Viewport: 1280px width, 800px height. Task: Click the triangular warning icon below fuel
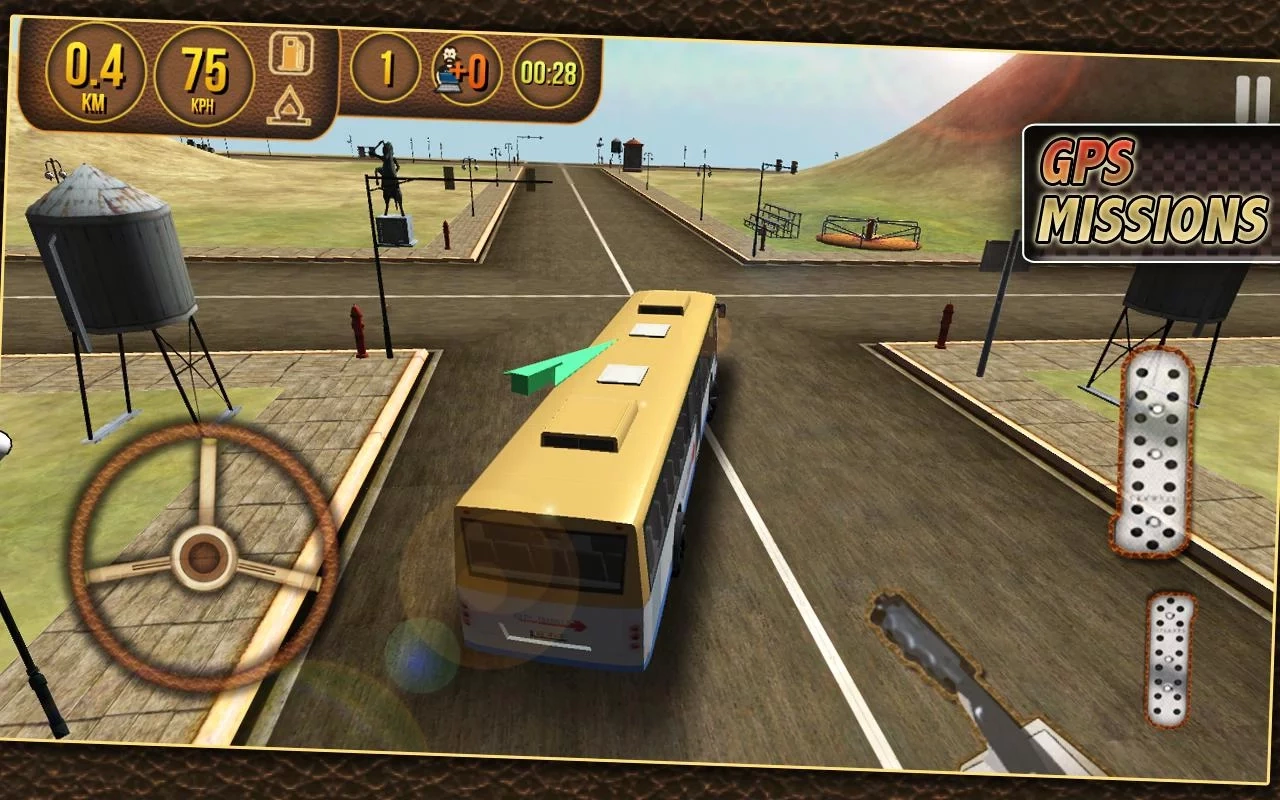(288, 105)
